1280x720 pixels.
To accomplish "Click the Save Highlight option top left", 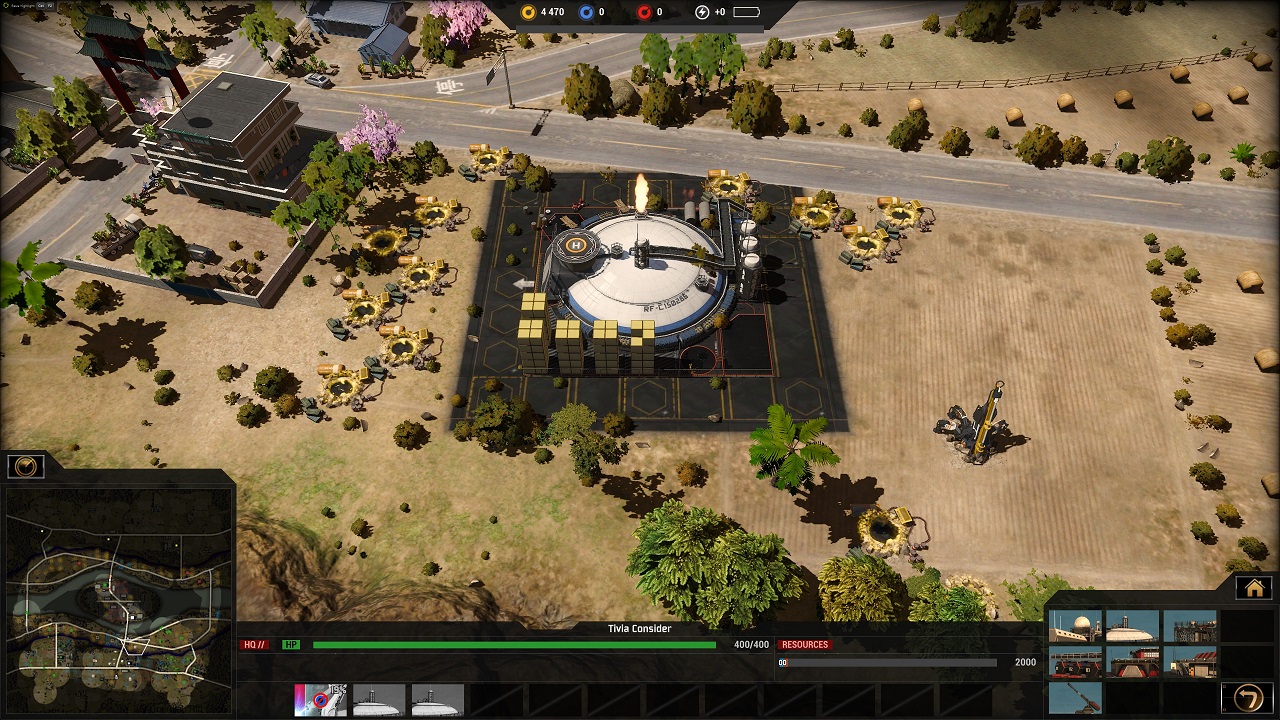I will pyautogui.click(x=21, y=3).
